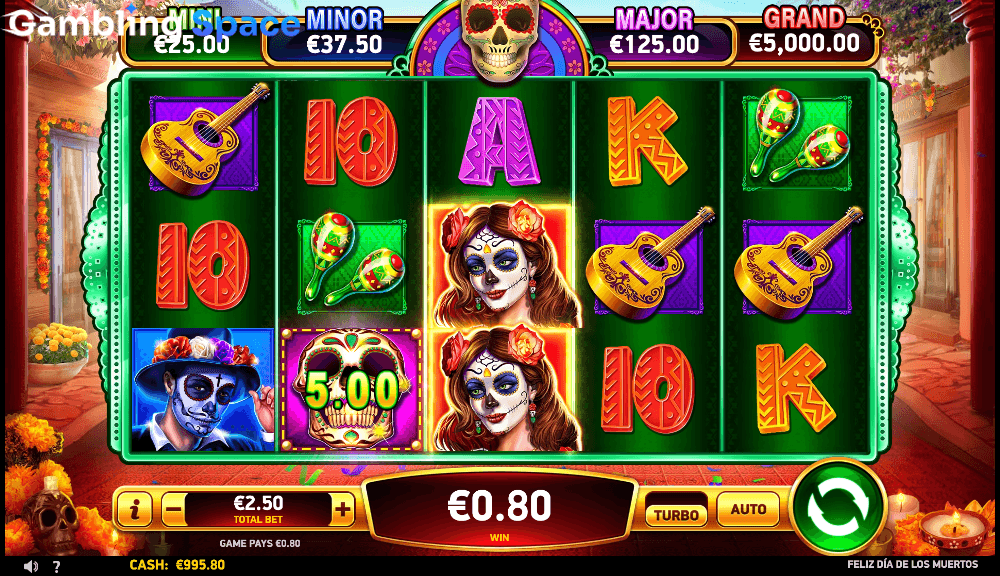Spin the reels with the green button
The image size is (1000, 576).
click(x=838, y=507)
